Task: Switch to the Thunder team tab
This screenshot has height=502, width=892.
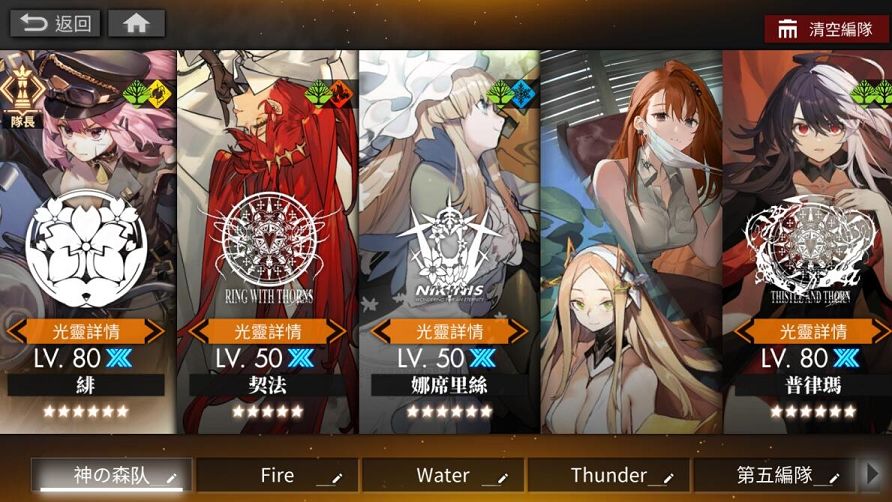Action: 608,475
